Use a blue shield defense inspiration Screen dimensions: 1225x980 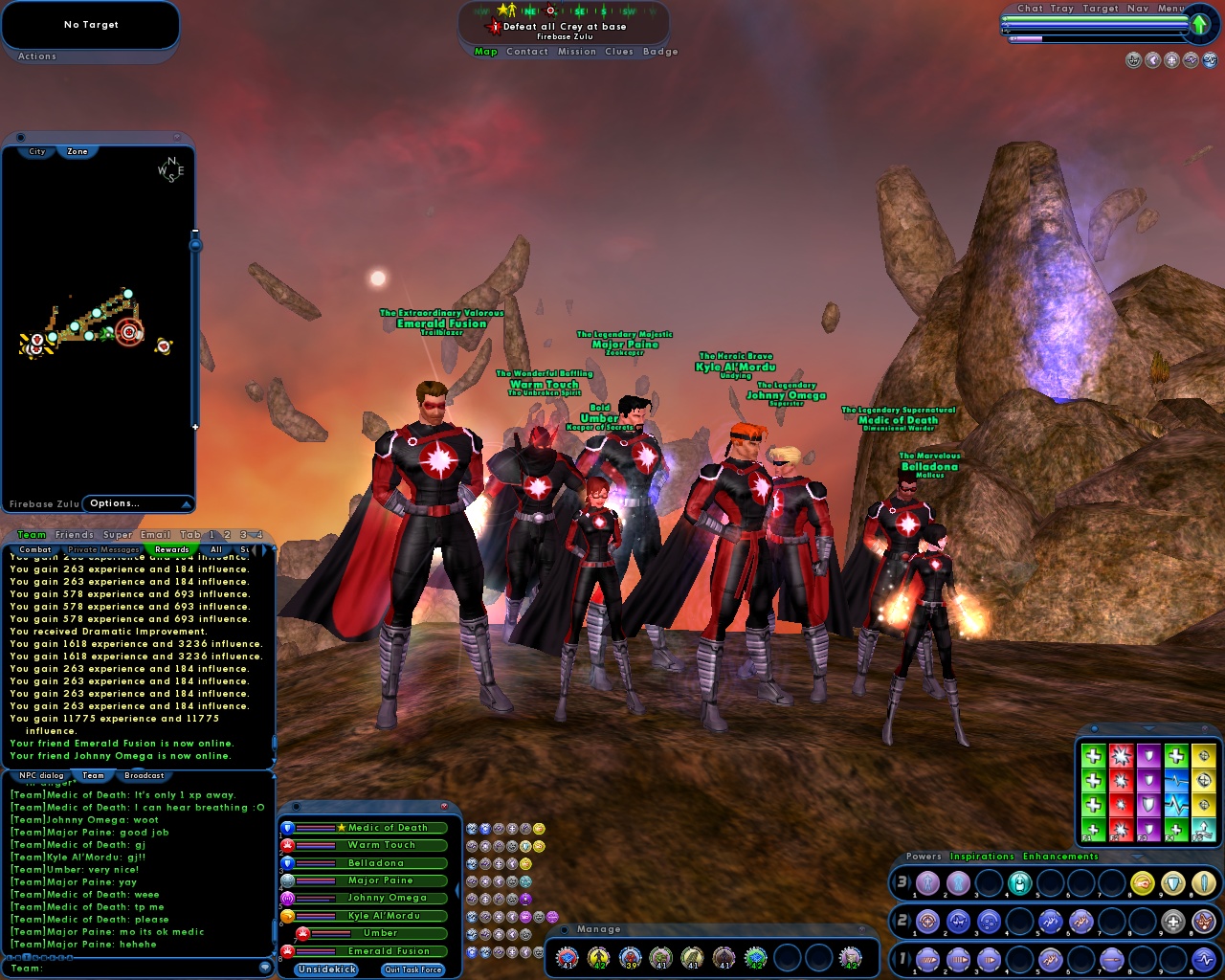tap(1148, 755)
